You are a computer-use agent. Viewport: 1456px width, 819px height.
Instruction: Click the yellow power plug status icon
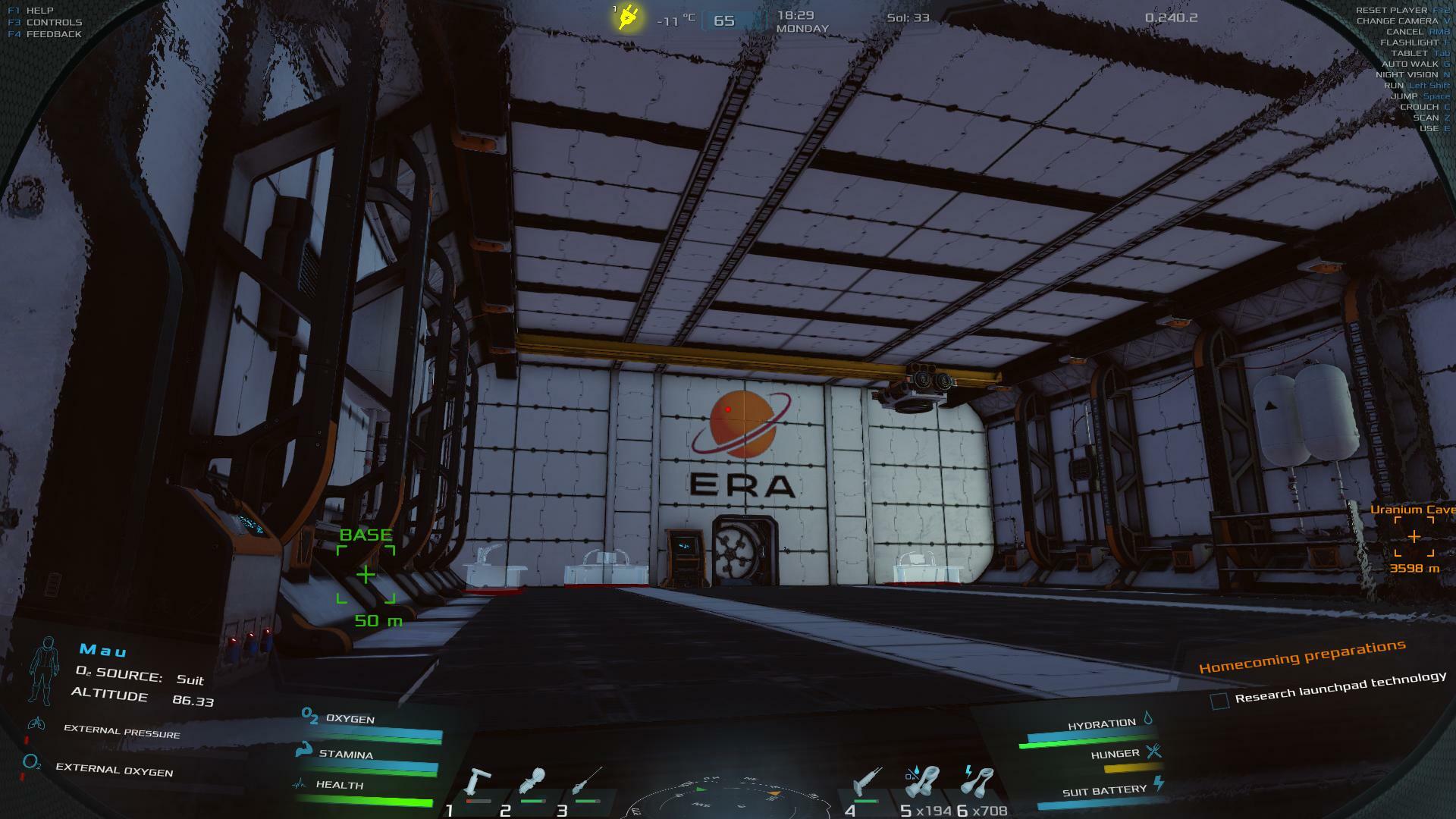[x=628, y=17]
